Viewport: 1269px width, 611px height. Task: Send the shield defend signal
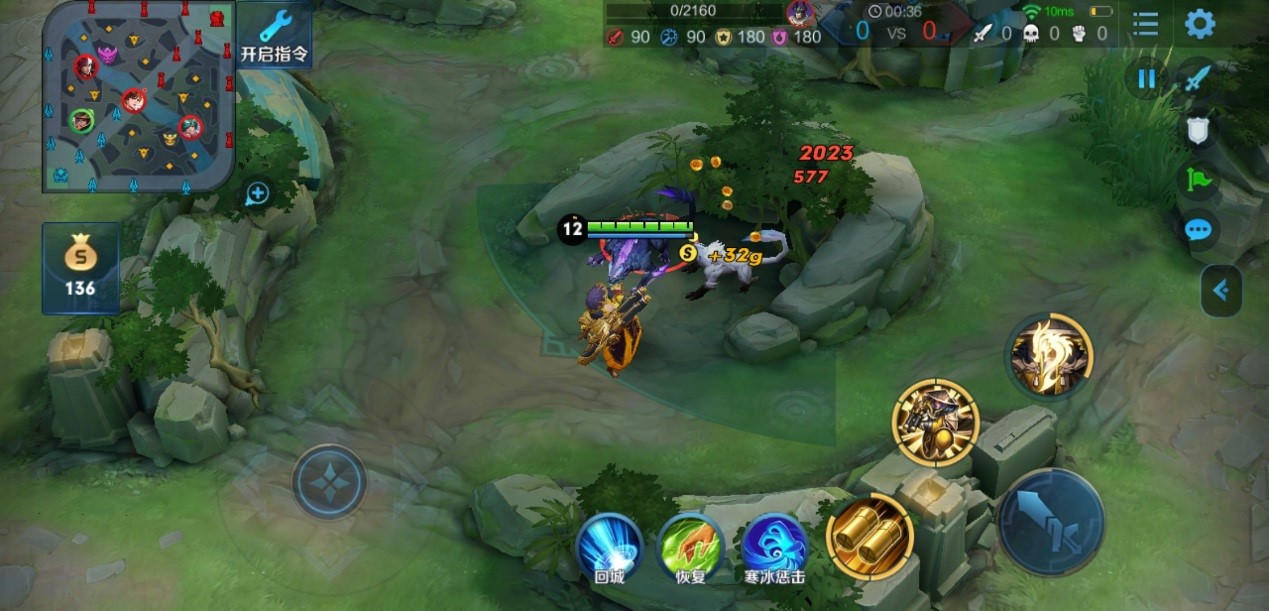point(1197,129)
